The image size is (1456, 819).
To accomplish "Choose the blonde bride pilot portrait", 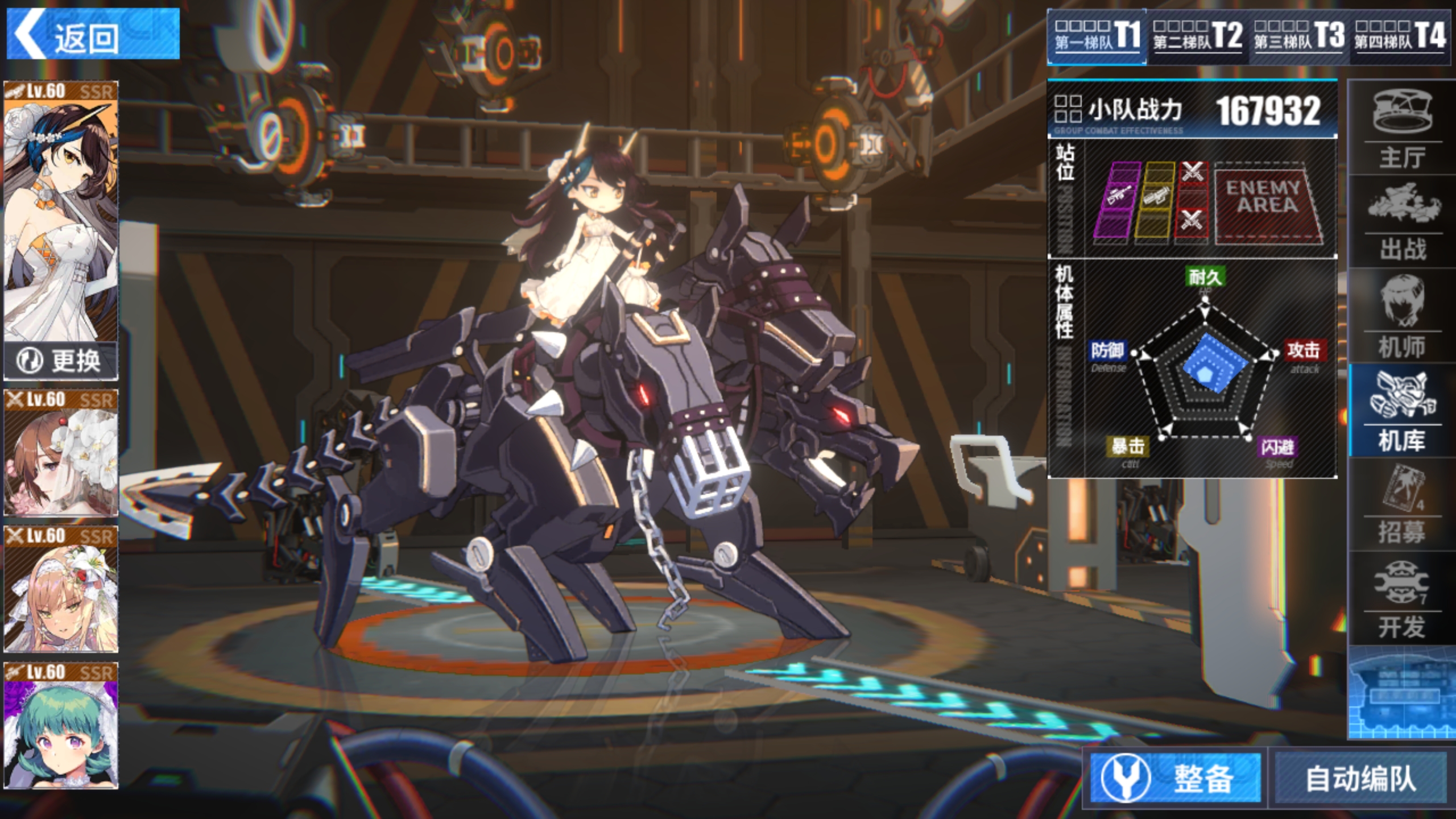I will 61,589.
